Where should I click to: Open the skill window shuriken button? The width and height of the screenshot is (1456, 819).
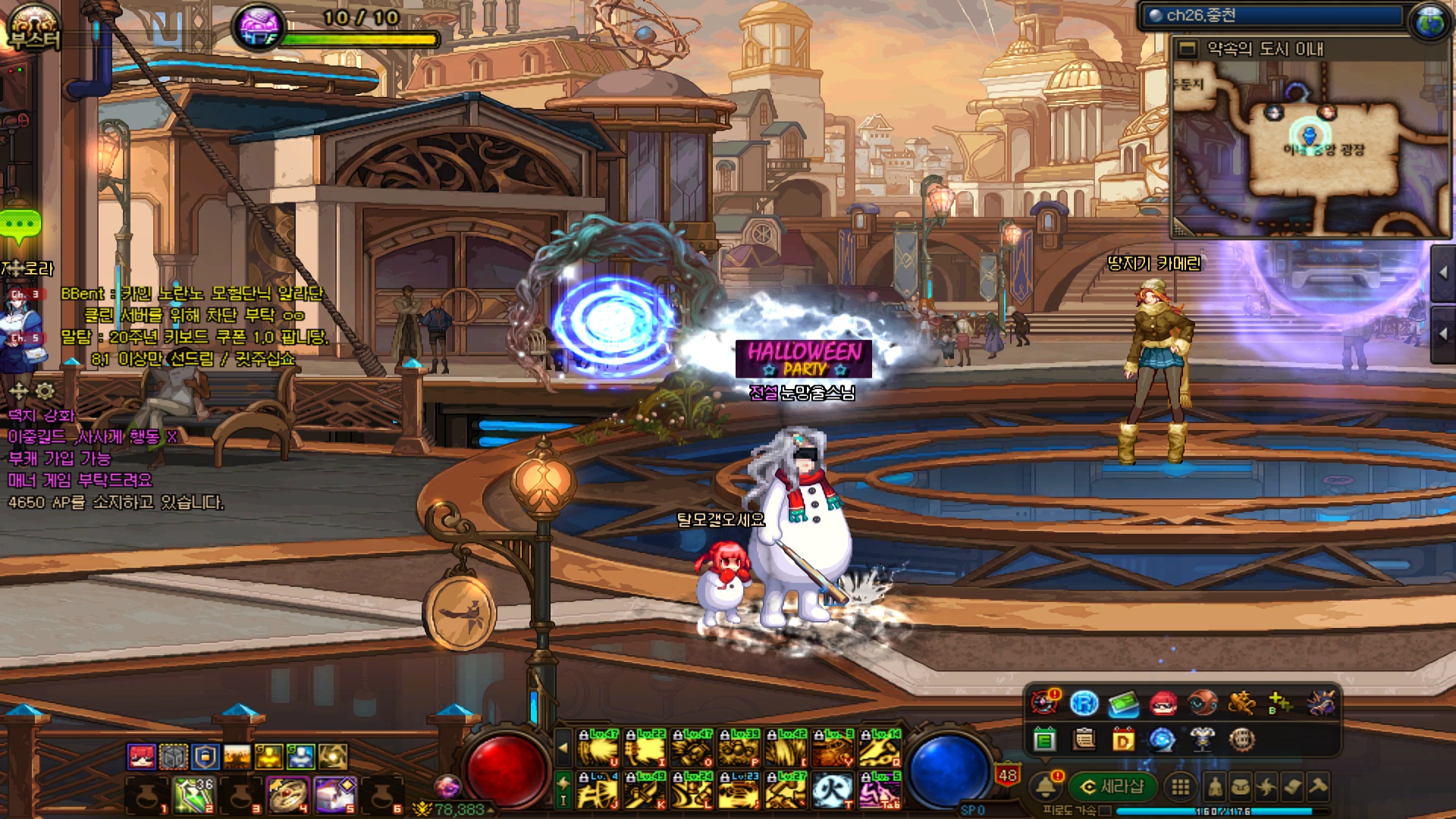(1266, 787)
